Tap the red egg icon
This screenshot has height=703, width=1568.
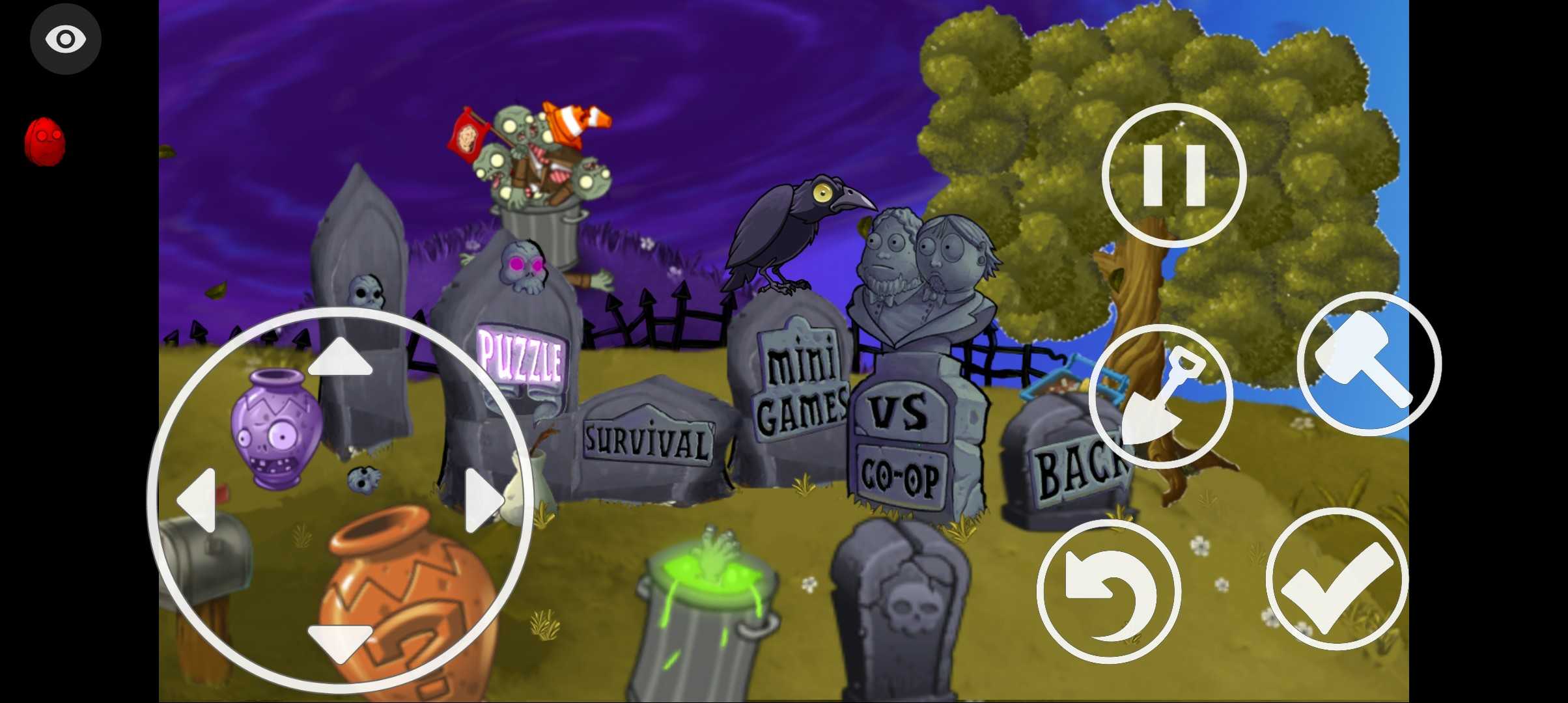tap(45, 141)
